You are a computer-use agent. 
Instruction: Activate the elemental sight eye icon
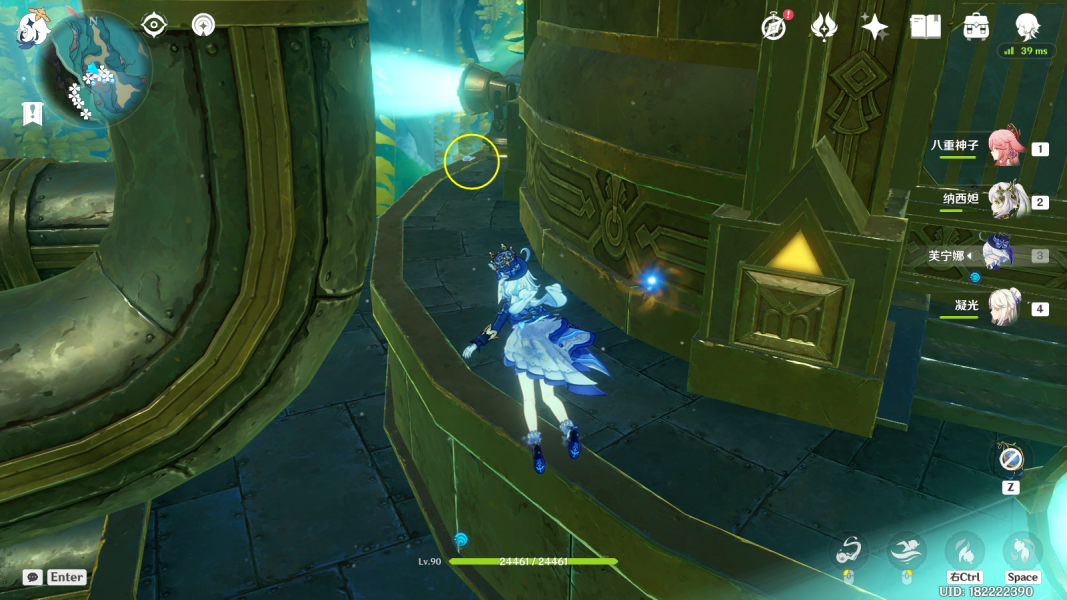(154, 25)
